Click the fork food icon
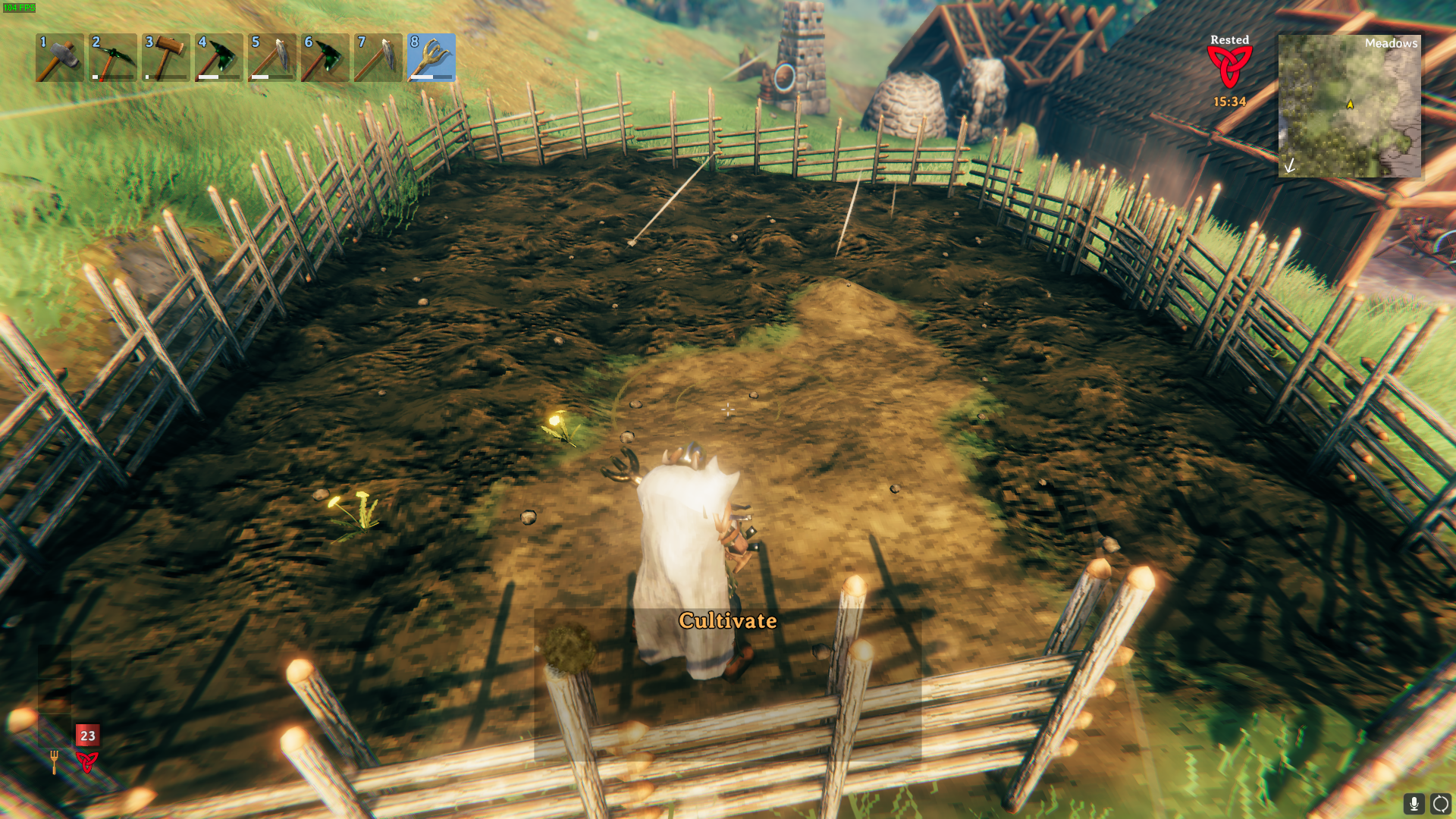 (x=54, y=761)
